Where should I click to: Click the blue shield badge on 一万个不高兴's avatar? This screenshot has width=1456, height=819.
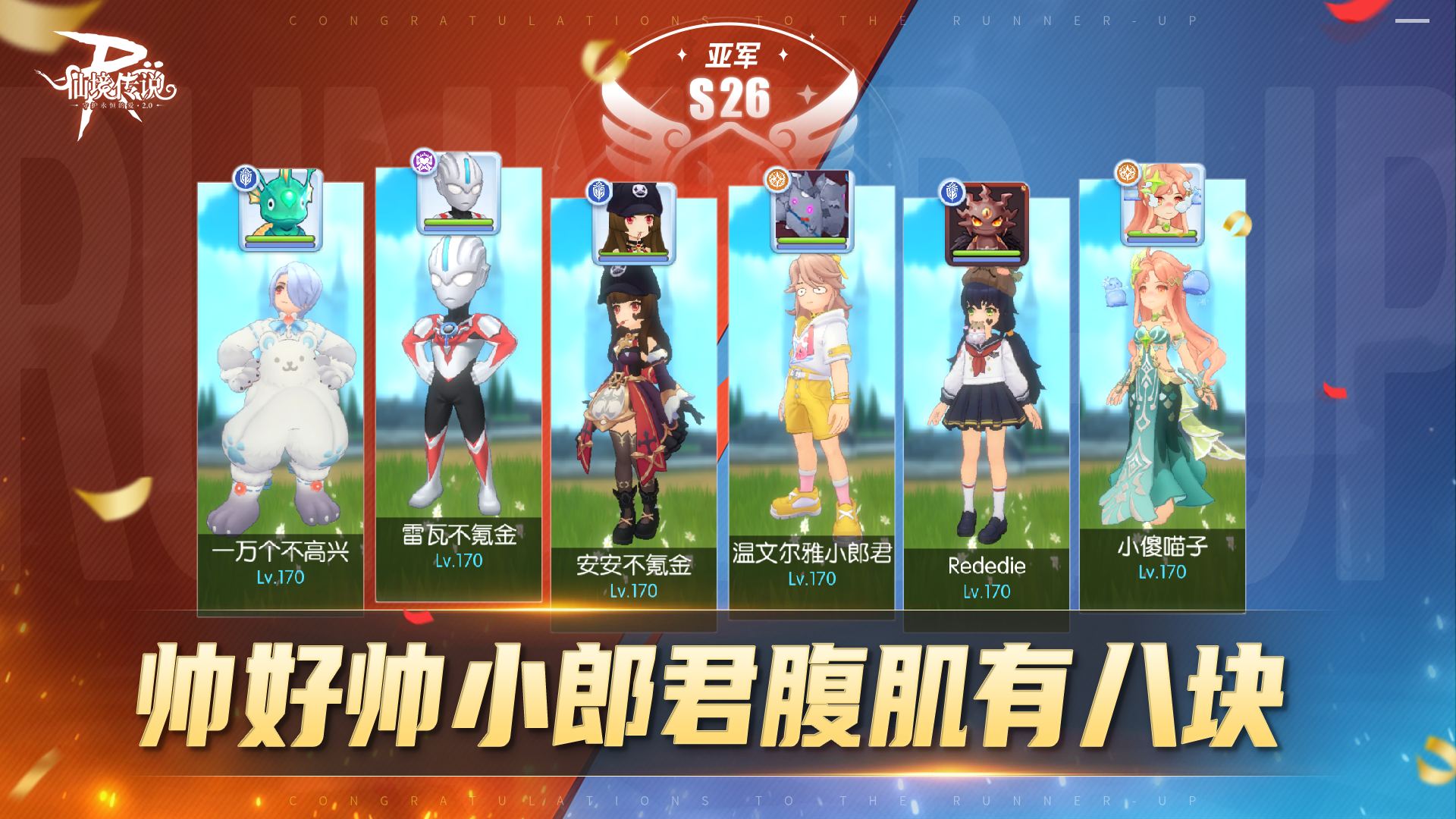245,179
